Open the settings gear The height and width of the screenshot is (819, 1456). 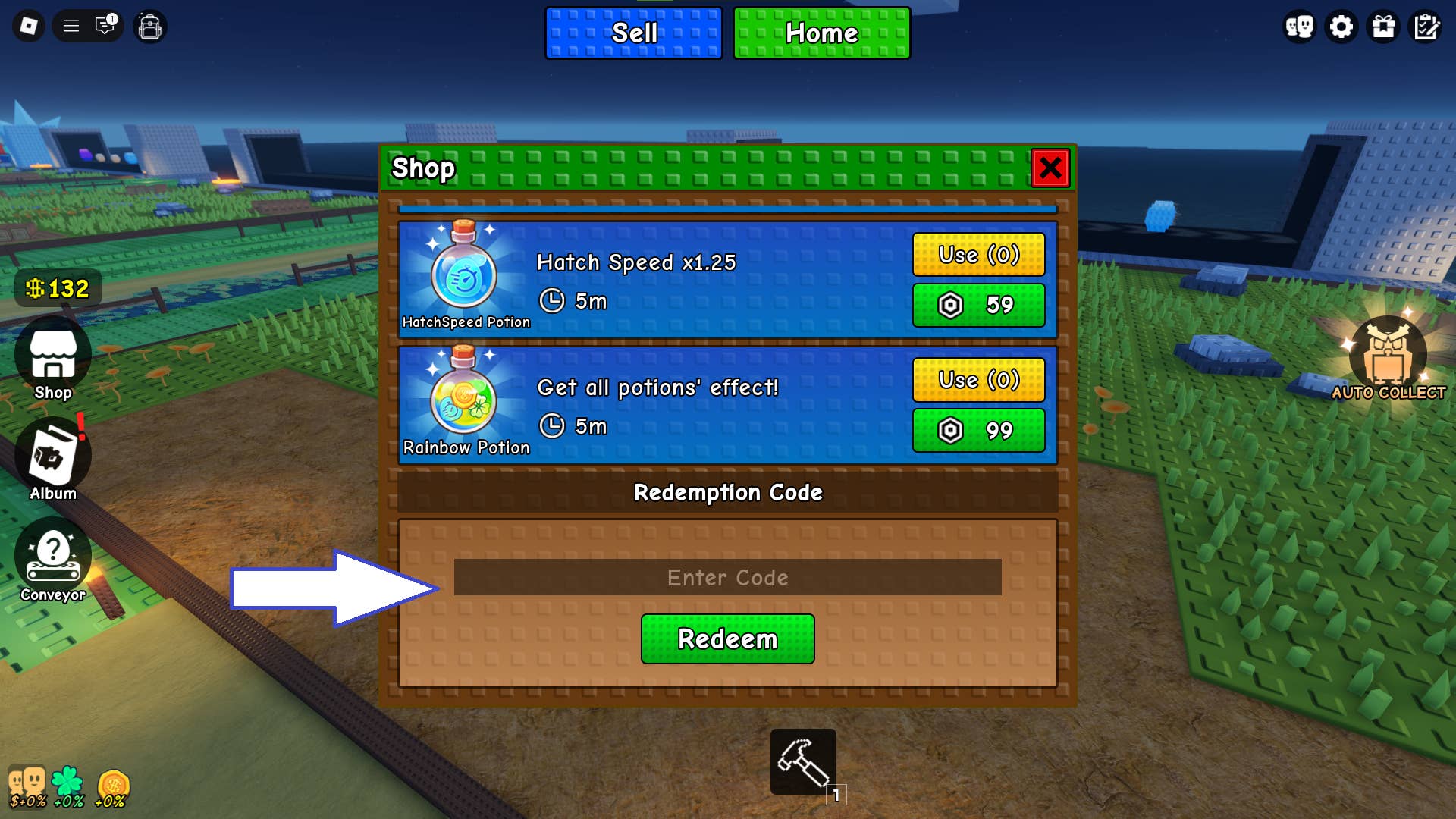pyautogui.click(x=1341, y=26)
